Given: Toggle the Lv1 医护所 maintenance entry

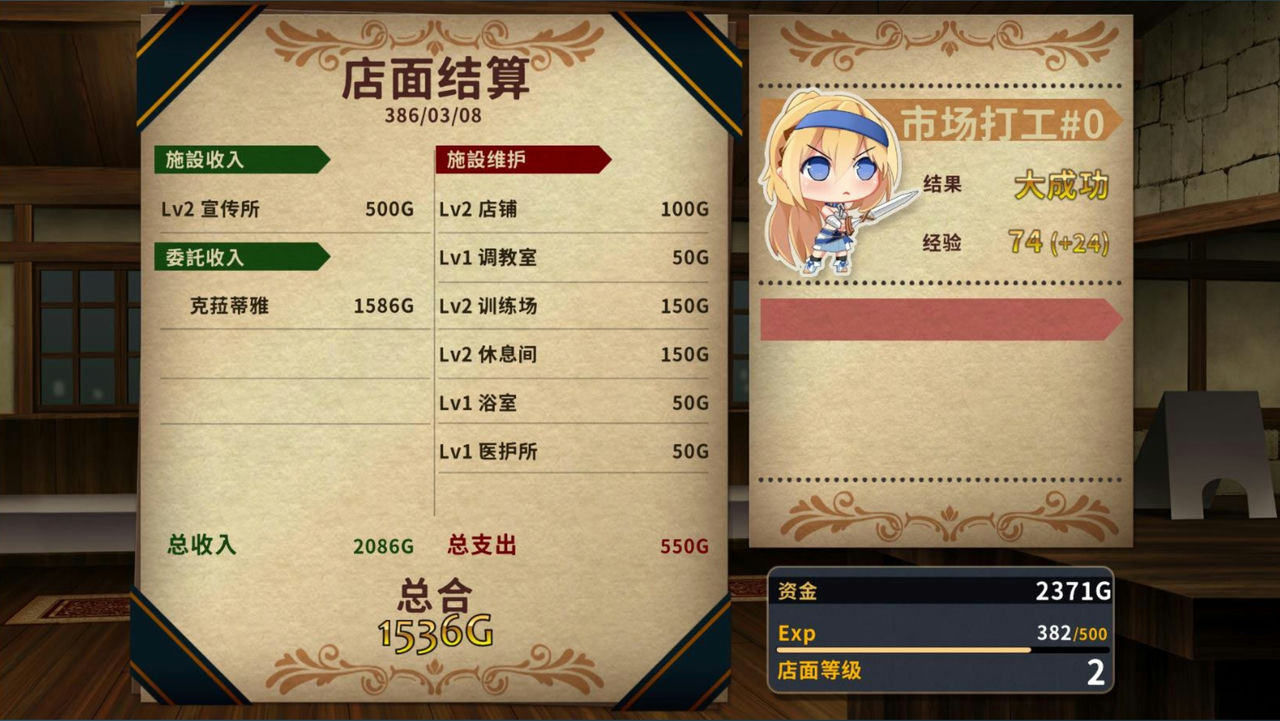Looking at the screenshot, I should coord(570,451).
